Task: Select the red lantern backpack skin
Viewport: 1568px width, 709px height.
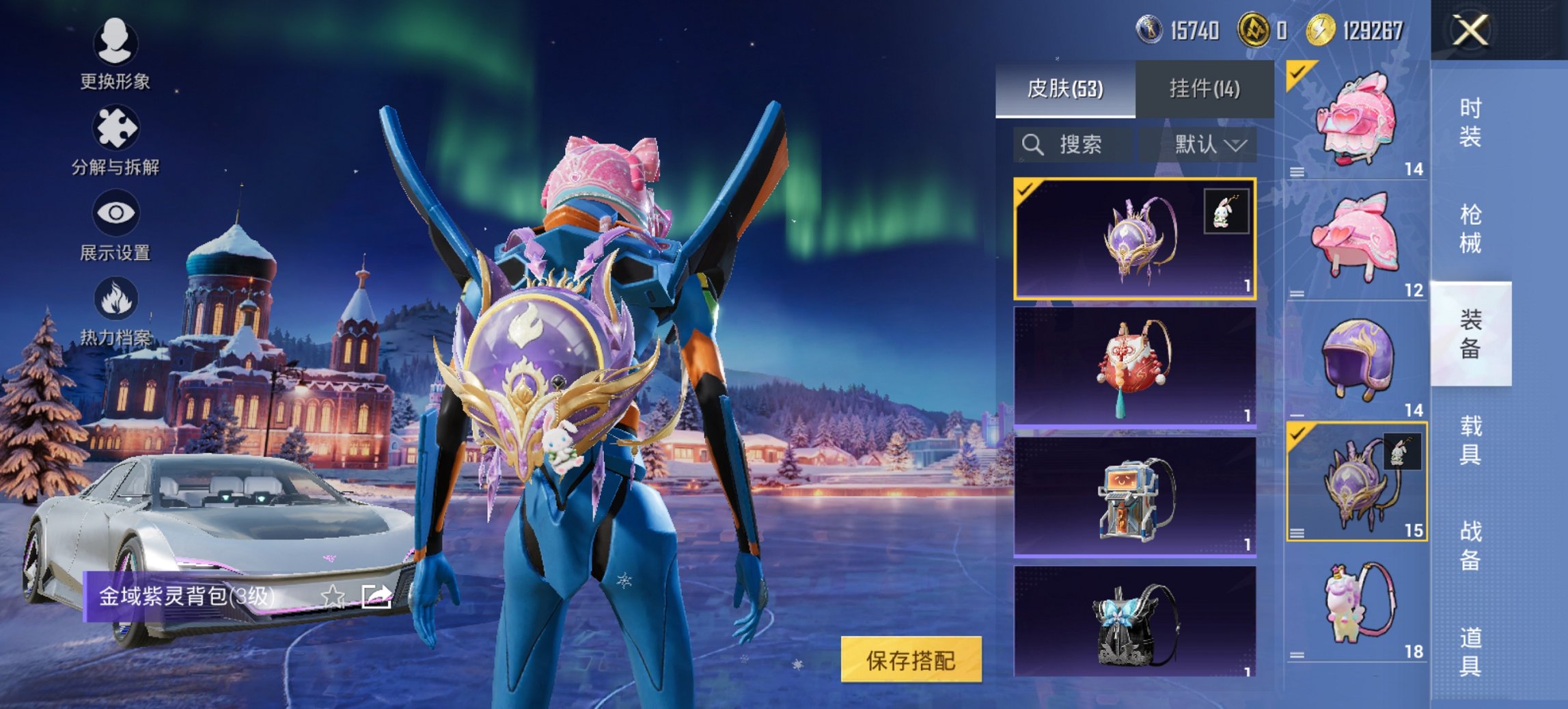Action: pyautogui.click(x=1134, y=367)
